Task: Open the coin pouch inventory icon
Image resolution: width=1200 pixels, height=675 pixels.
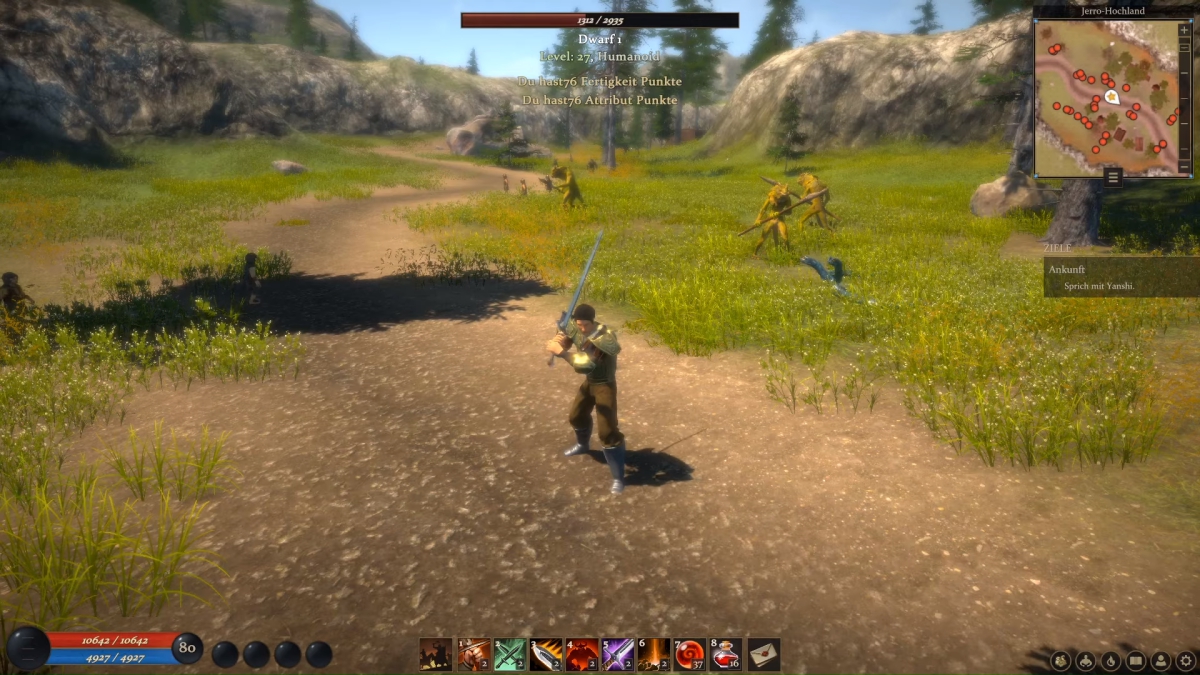Action: tap(1061, 660)
